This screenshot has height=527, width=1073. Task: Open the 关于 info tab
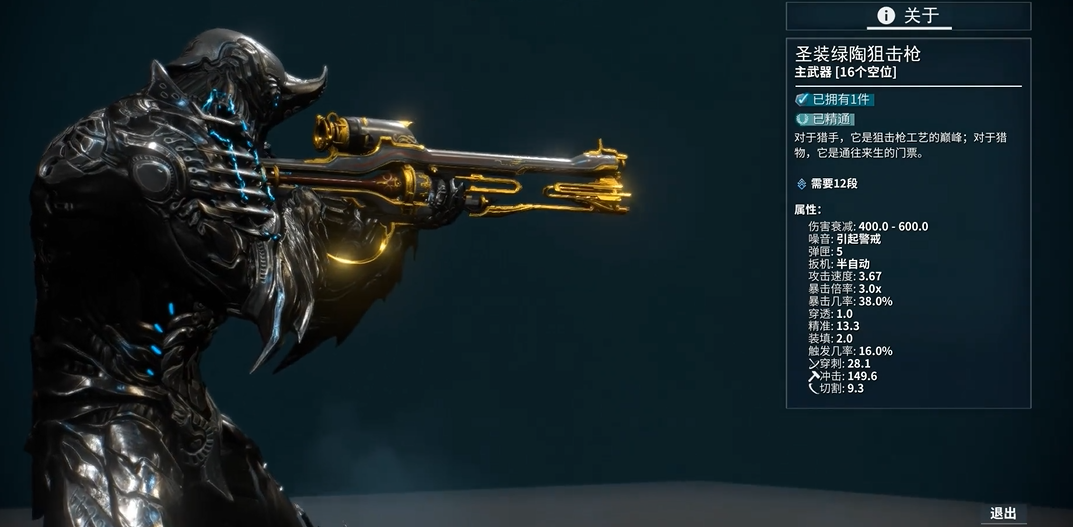click(x=908, y=16)
